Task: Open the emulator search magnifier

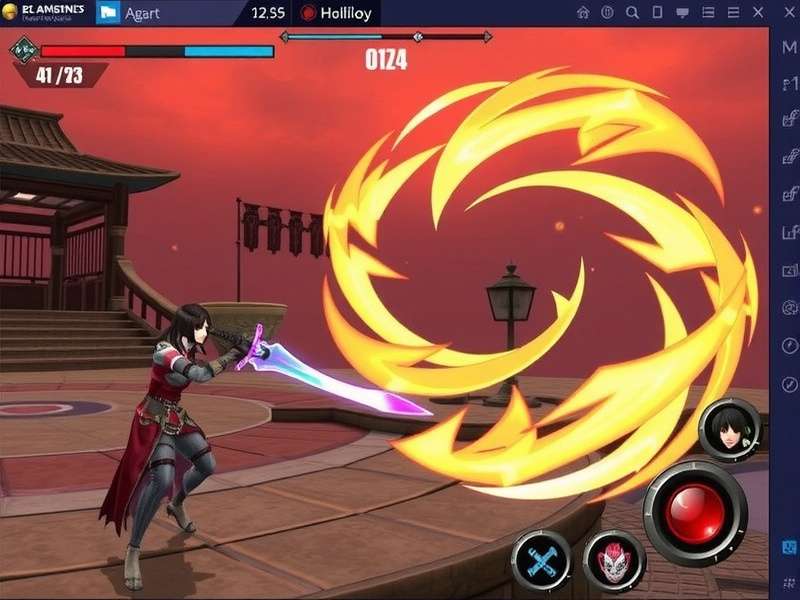Action: point(632,13)
